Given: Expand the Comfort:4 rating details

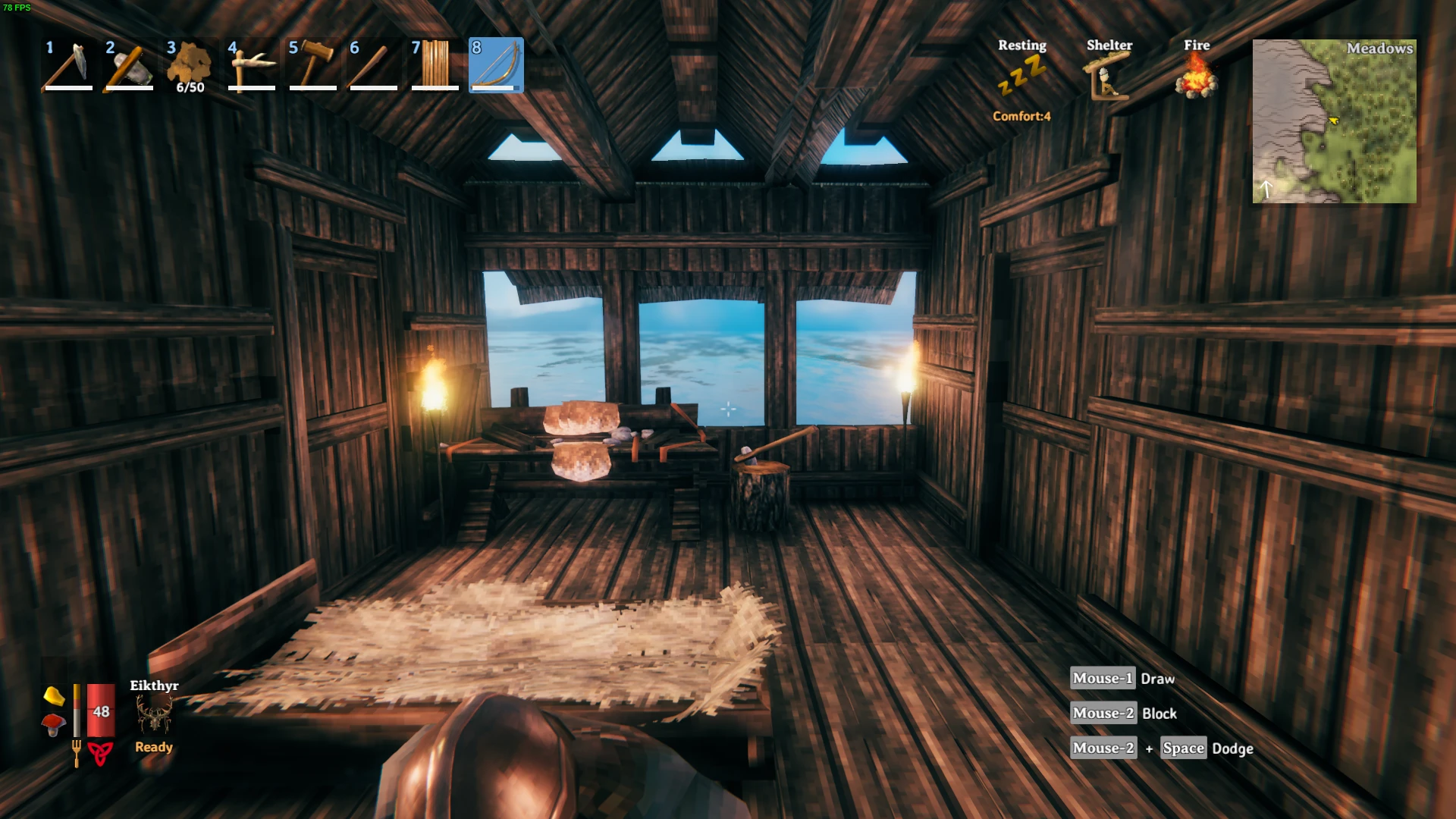Looking at the screenshot, I should [1020, 117].
